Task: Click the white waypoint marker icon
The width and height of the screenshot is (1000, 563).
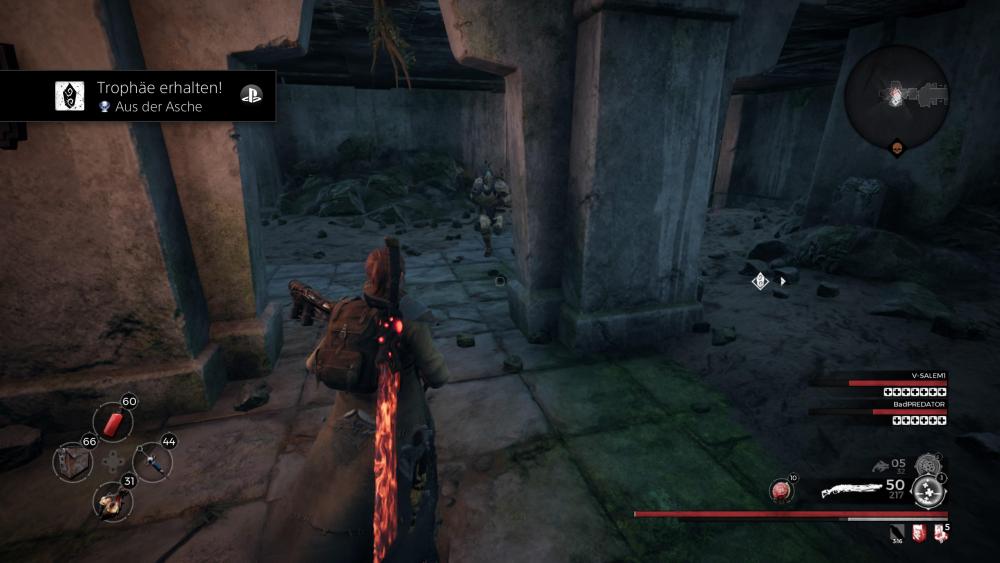Action: click(x=760, y=282)
